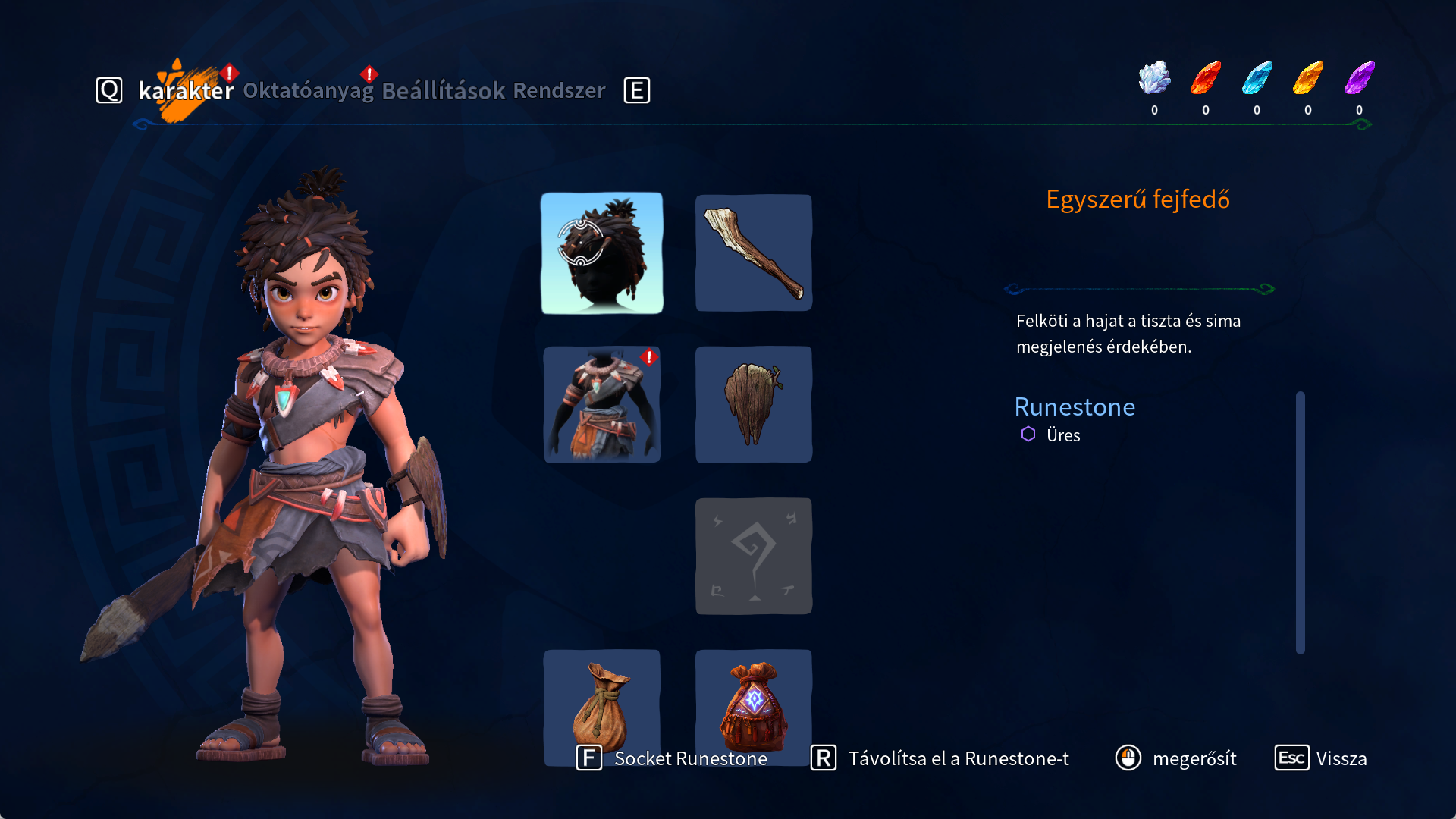Image resolution: width=1456 pixels, height=819 pixels.
Task: Choose the wooden club weapon slot
Action: (x=753, y=253)
